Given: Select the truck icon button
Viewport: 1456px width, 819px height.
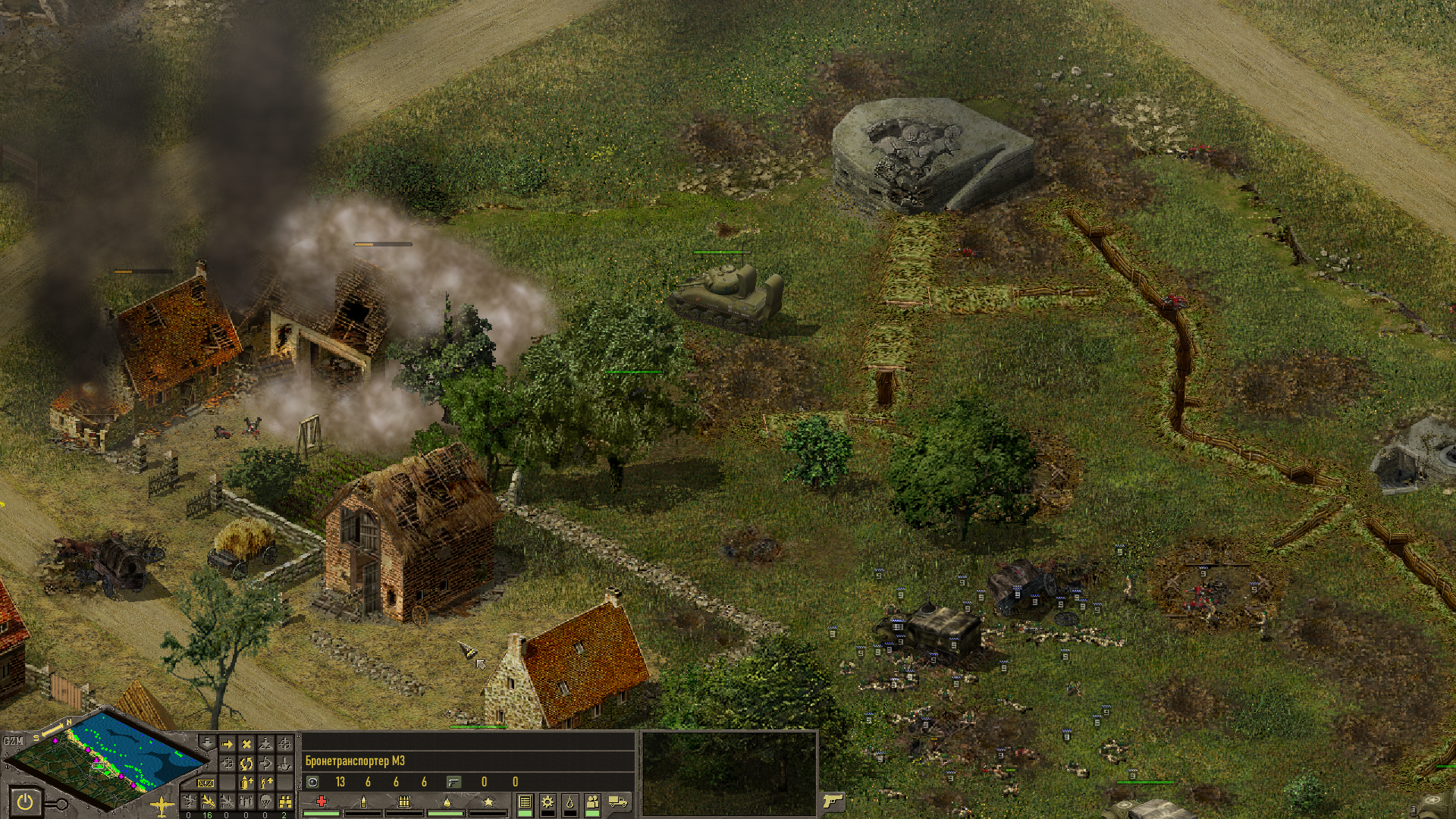Looking at the screenshot, I should (x=618, y=802).
